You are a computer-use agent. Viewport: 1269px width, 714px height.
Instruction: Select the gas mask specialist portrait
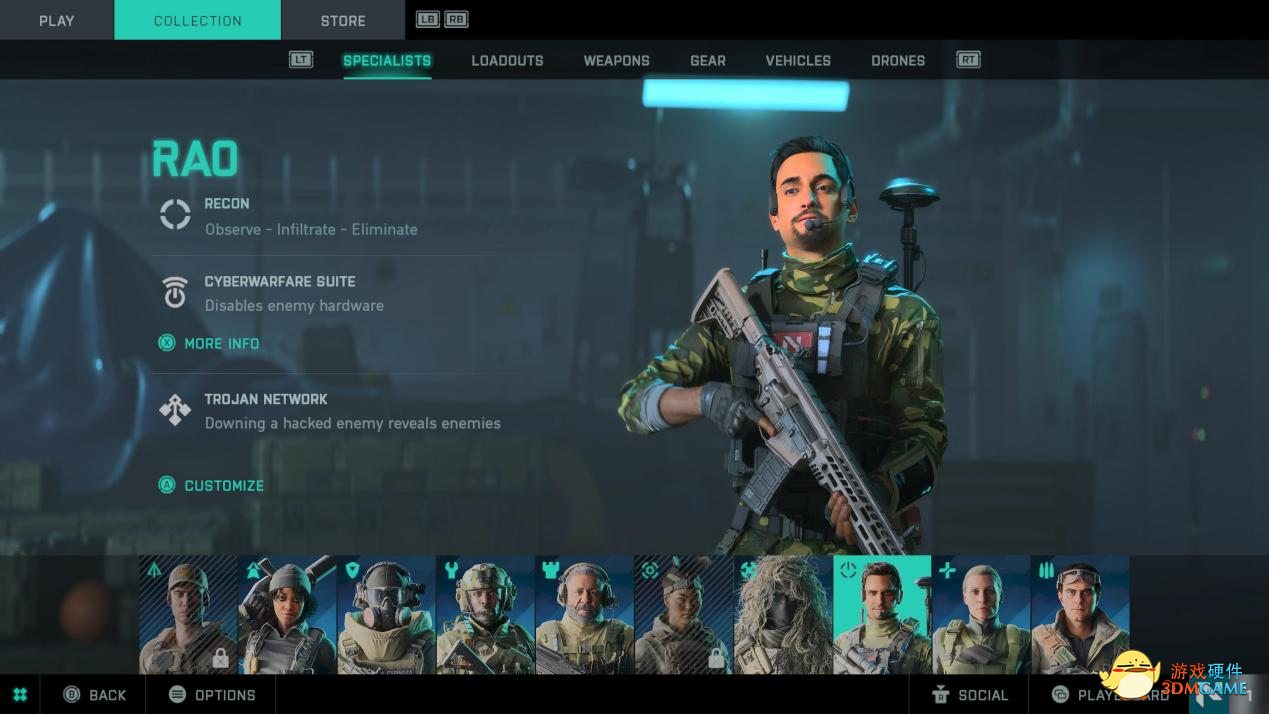pos(387,615)
